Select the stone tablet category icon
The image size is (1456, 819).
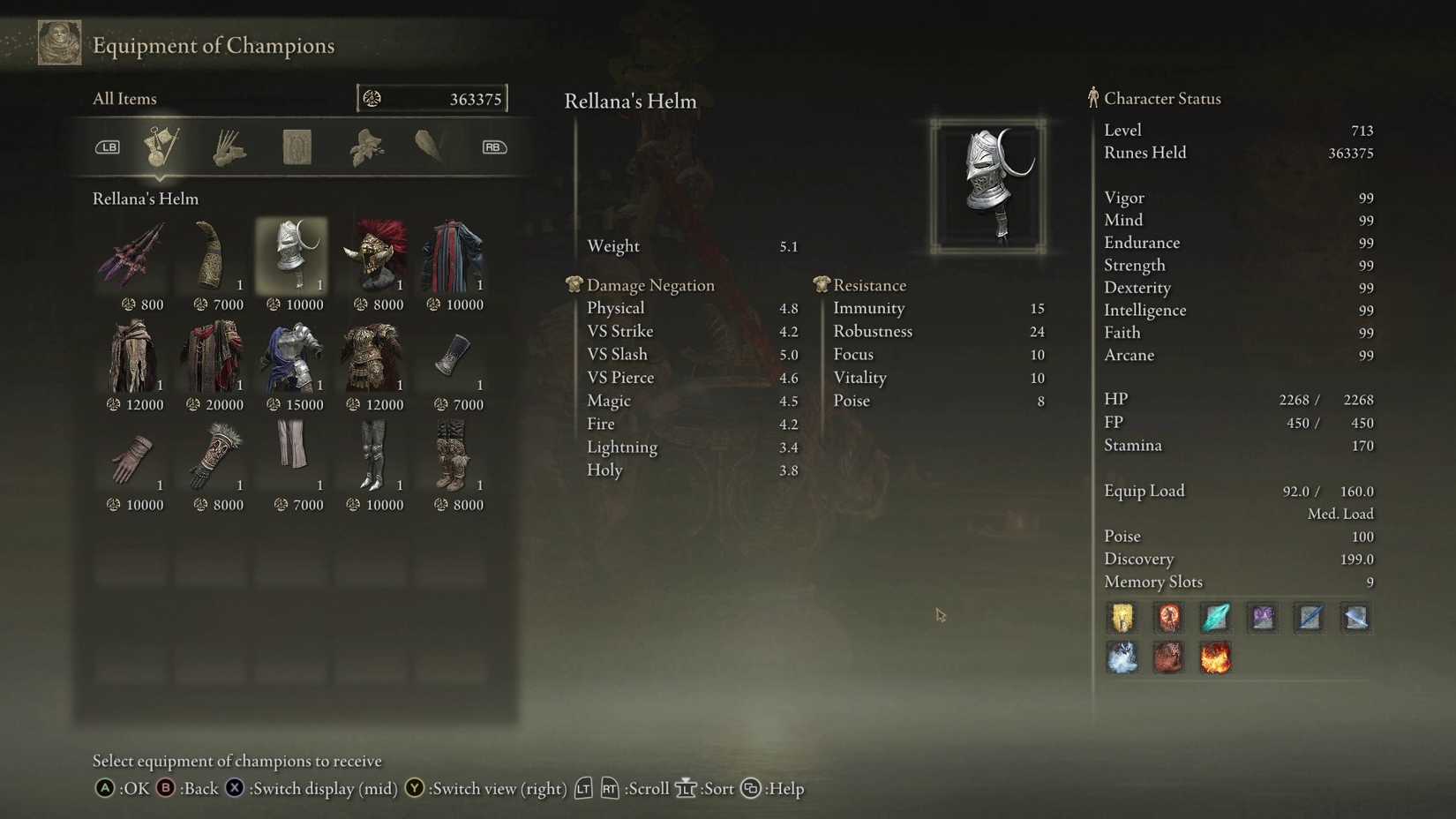(x=296, y=147)
